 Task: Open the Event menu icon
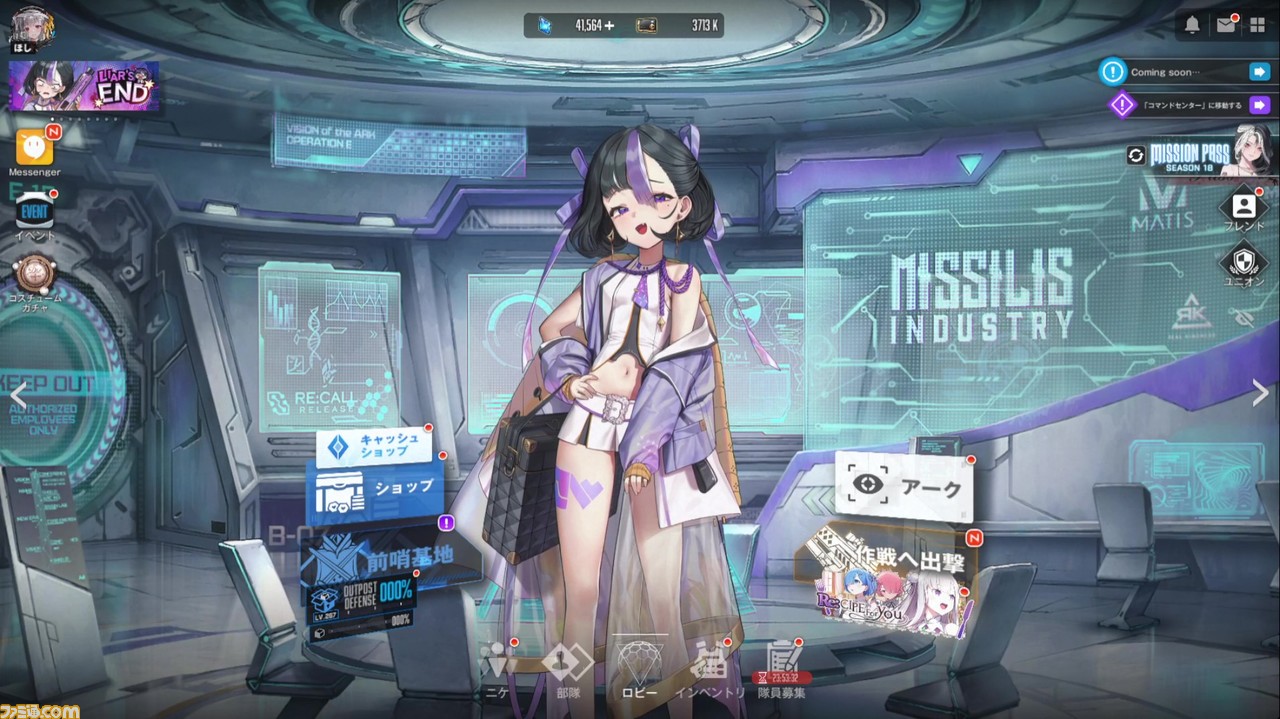point(34,212)
